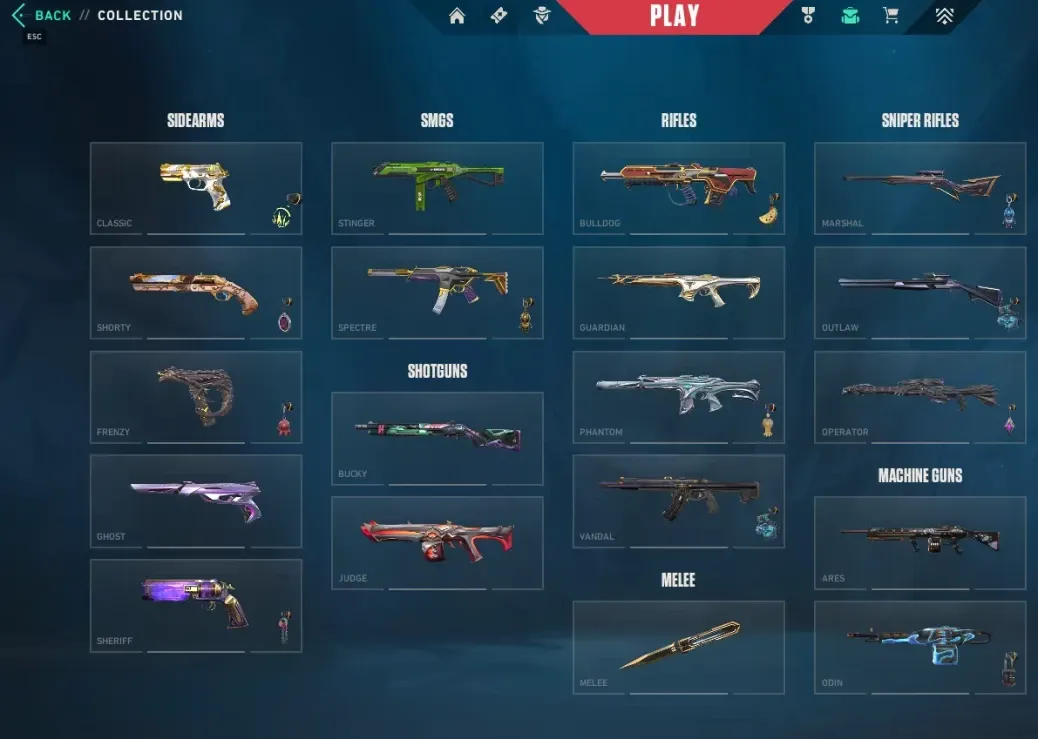This screenshot has width=1038, height=739.
Task: Select the Bulldog rifle tile
Action: coord(678,187)
